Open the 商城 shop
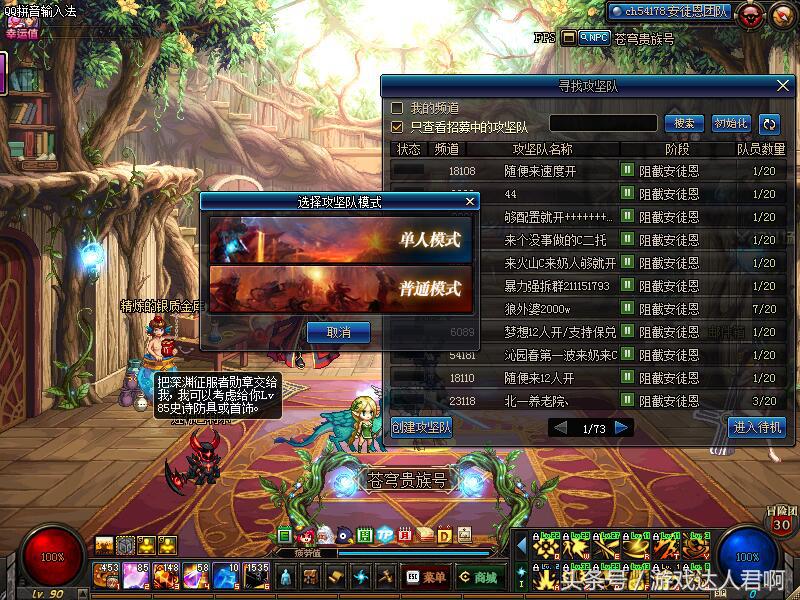Image resolution: width=800 pixels, height=600 pixels. pos(478,577)
